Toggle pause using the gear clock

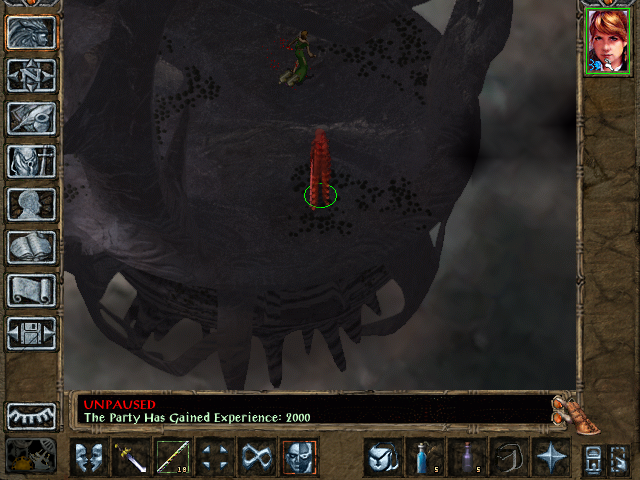point(31,457)
